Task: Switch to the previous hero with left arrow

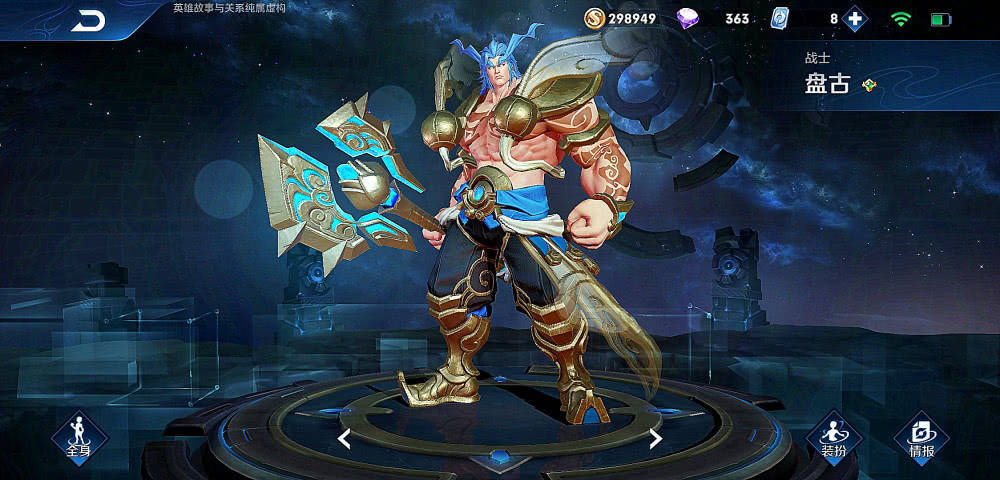Action: pos(344,438)
